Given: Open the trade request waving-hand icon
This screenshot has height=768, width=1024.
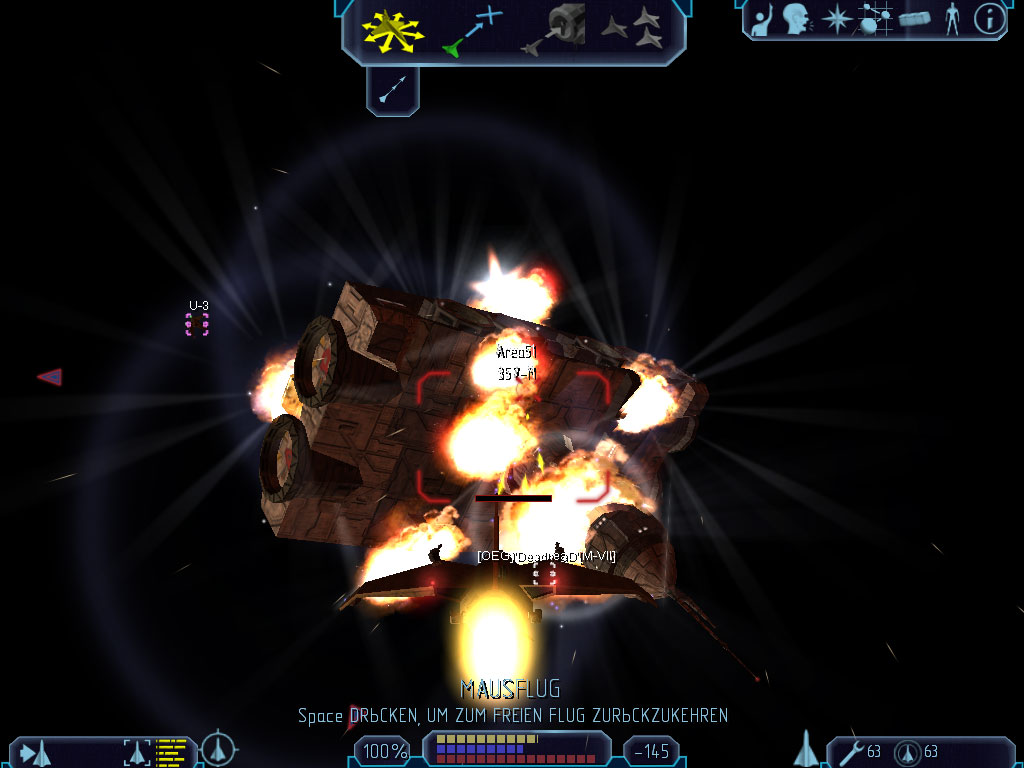Looking at the screenshot, I should pyautogui.click(x=762, y=19).
